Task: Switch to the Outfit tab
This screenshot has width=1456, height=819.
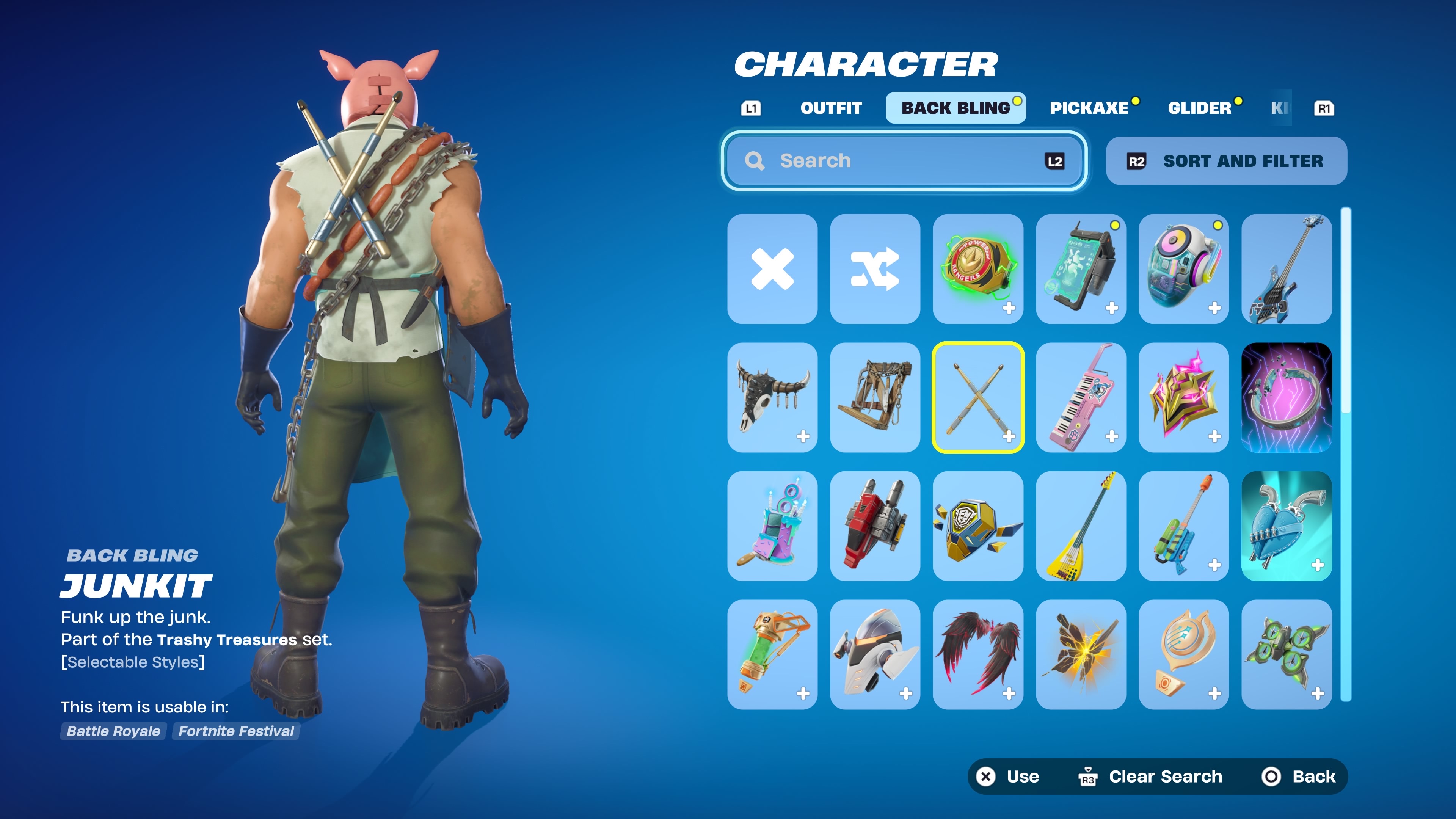Action: point(831,108)
